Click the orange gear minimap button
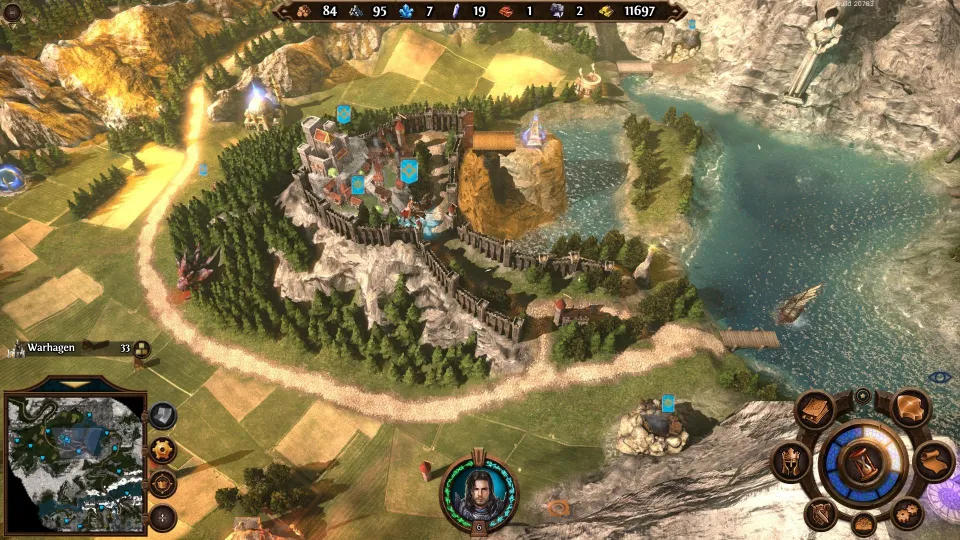The height and width of the screenshot is (540, 960). pos(163,450)
